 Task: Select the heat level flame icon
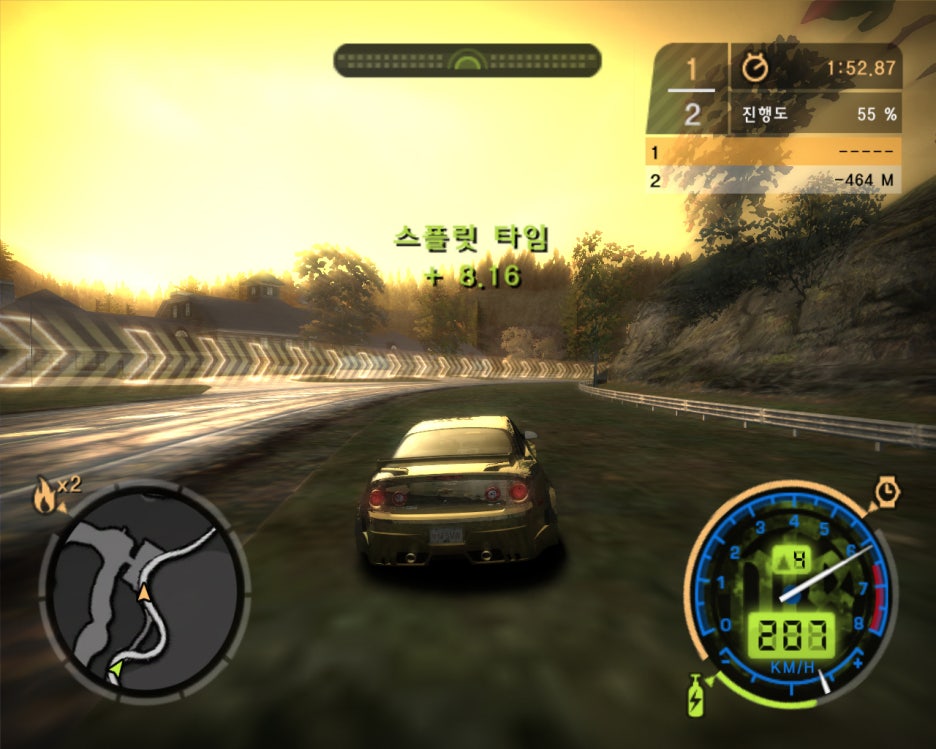pos(45,496)
